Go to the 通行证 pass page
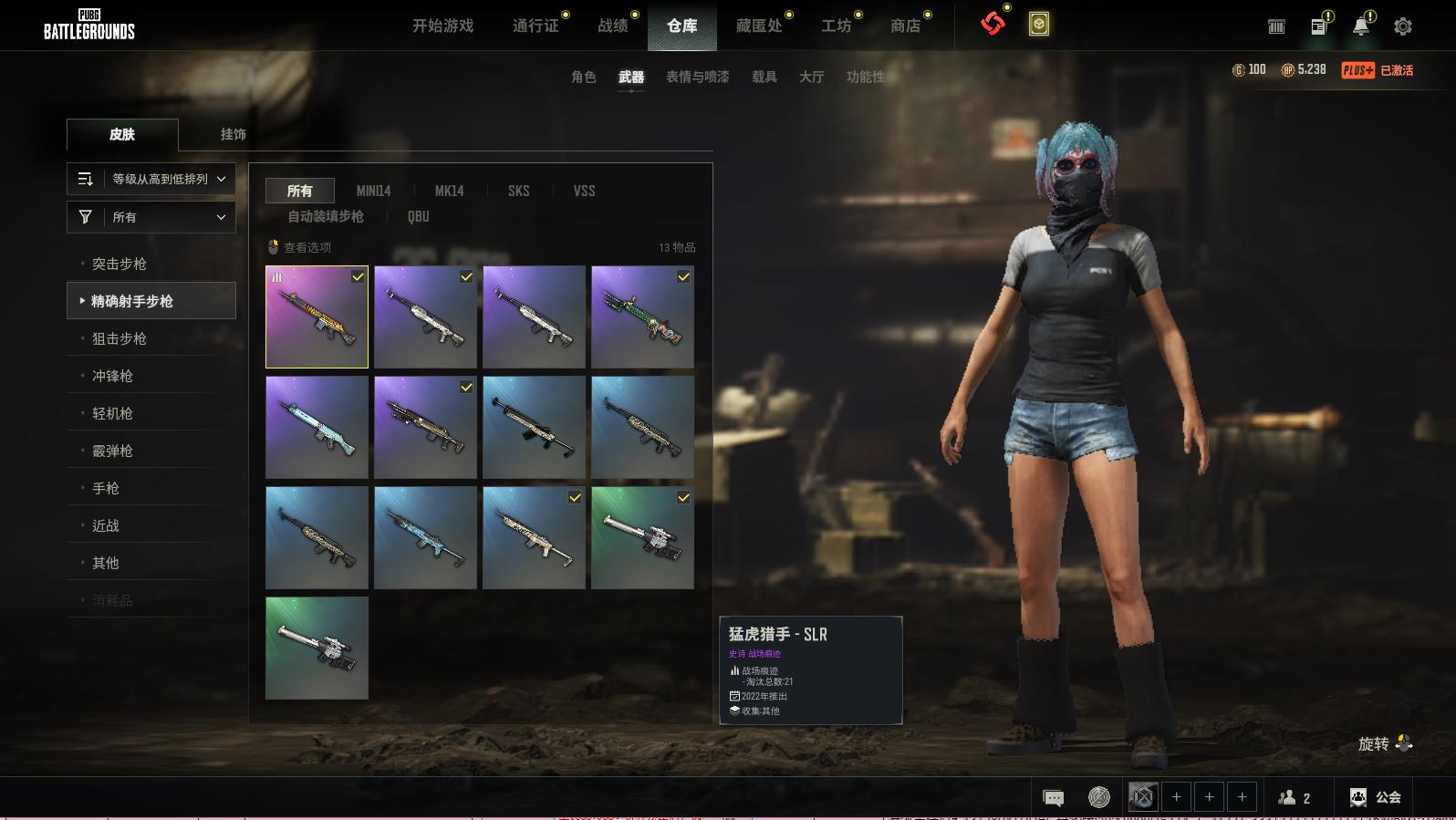The image size is (1456, 820). click(x=536, y=26)
